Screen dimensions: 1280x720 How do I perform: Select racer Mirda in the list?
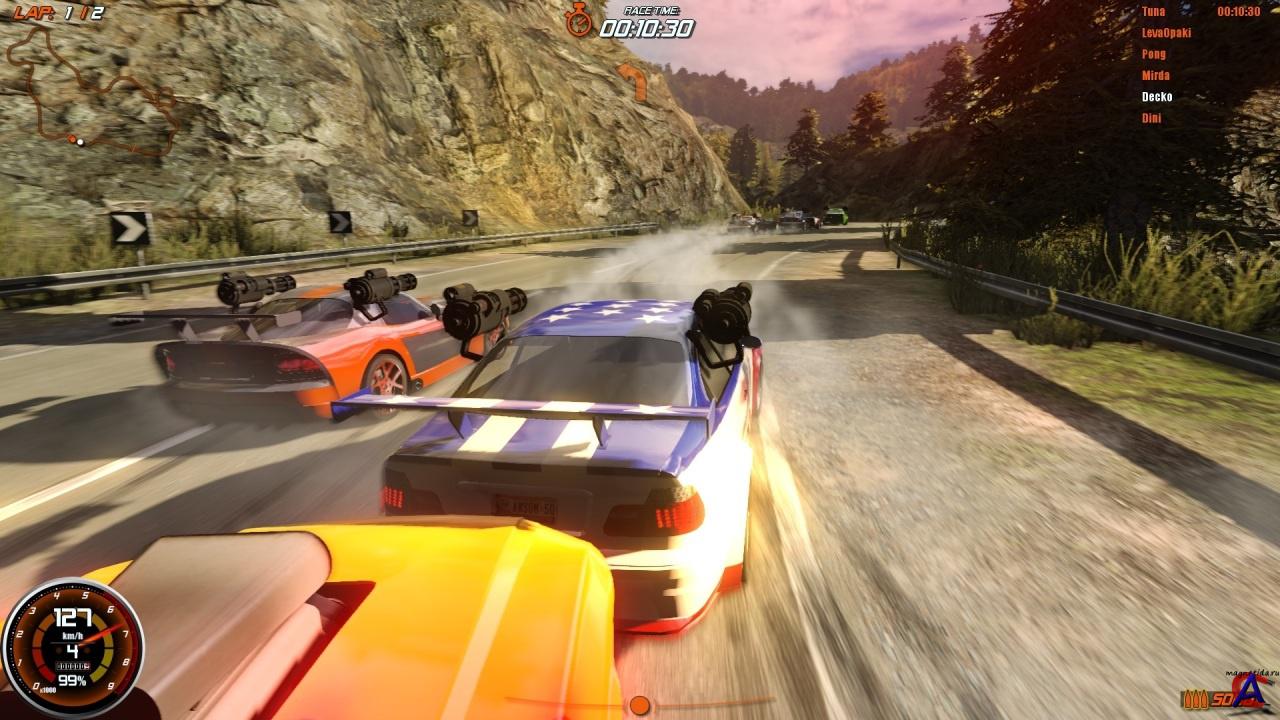click(1156, 75)
